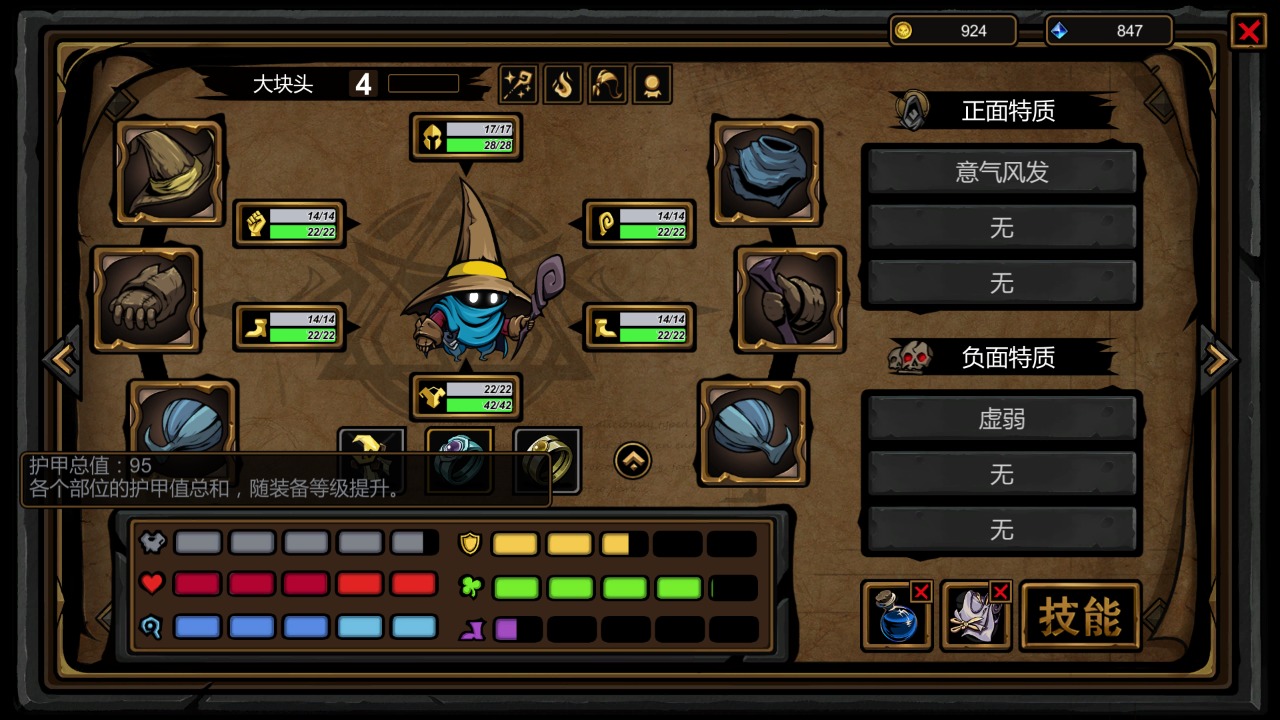
Task: Switch to the previous character arrow
Action: 62,359
